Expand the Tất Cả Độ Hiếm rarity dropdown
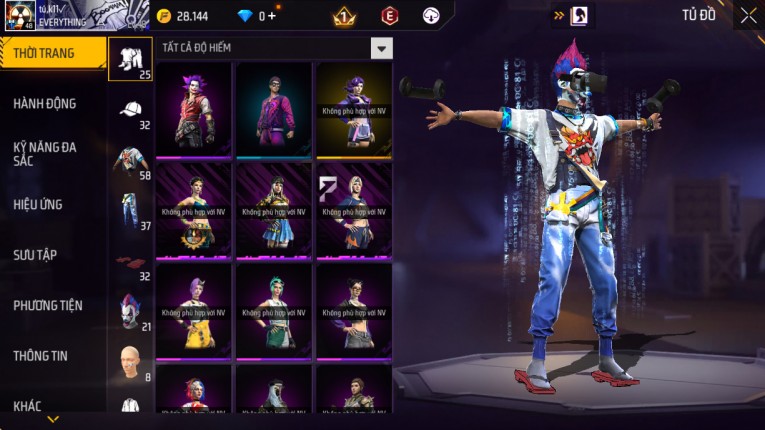Image resolution: width=765 pixels, height=430 pixels. 381,48
